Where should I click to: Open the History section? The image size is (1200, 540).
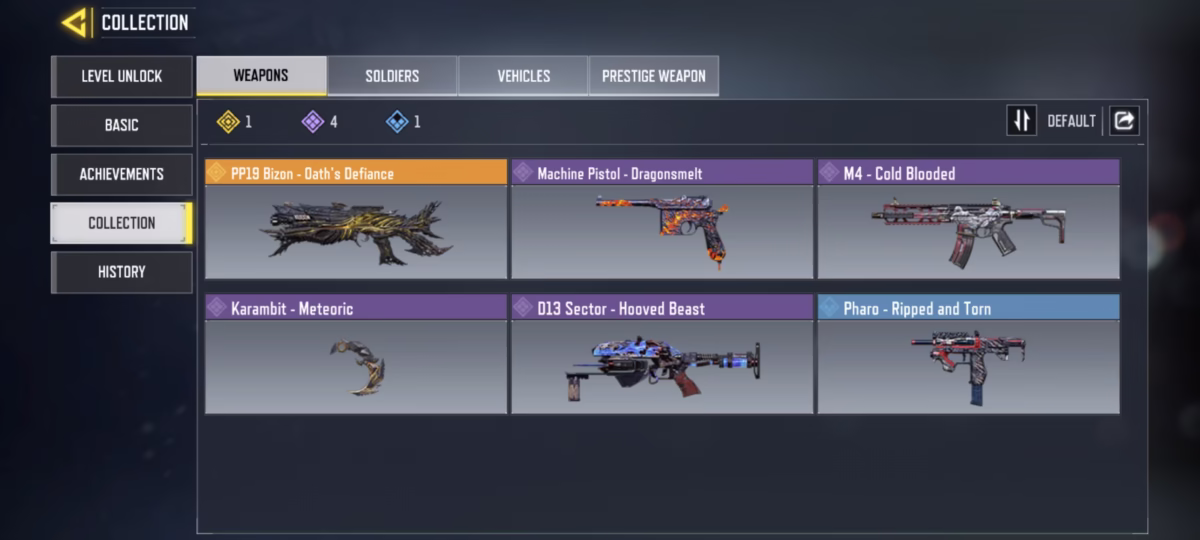point(122,272)
